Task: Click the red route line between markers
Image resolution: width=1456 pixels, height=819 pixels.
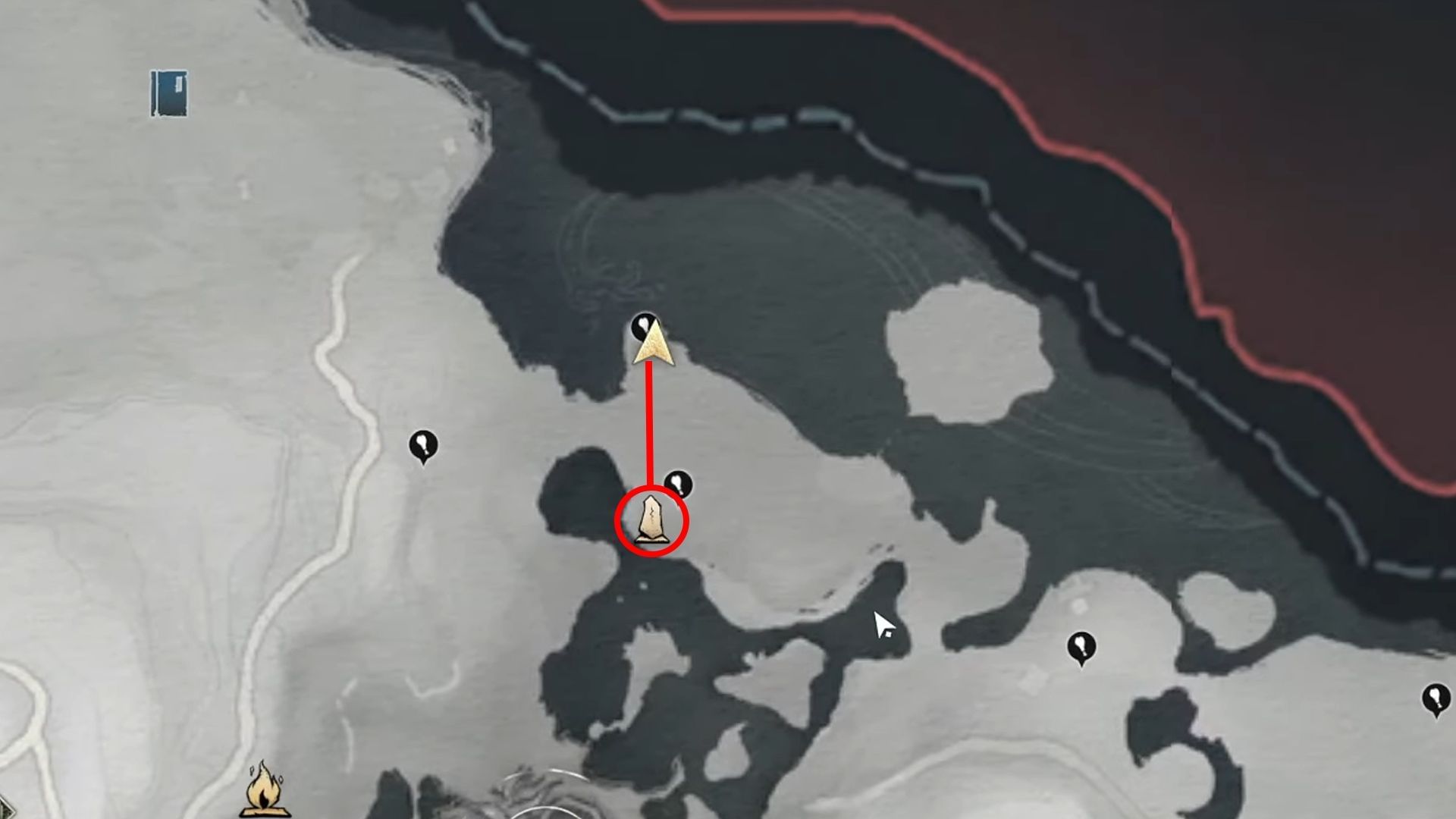Action: [648, 425]
